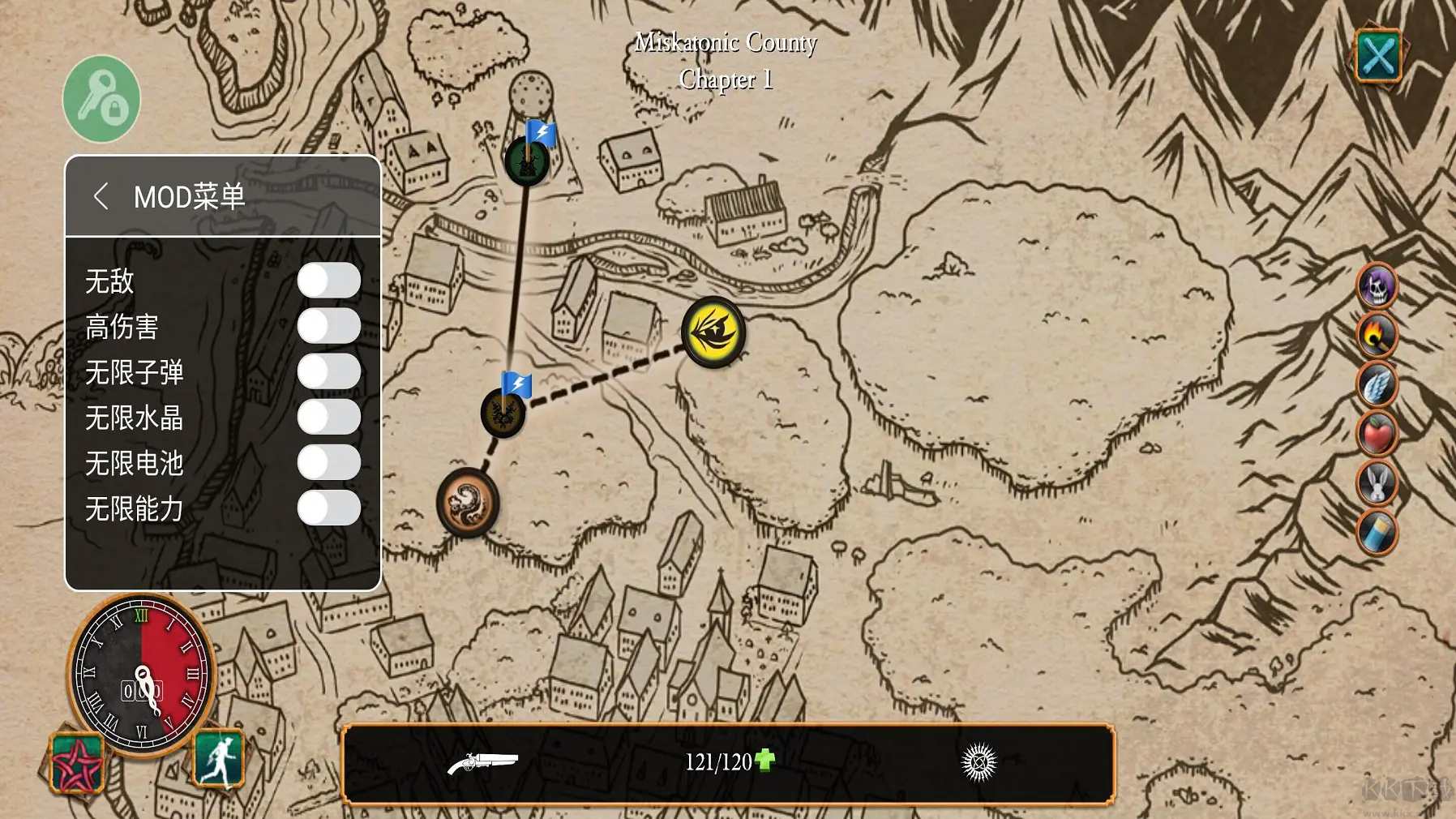Toggle the 无敌 invincibility switch

tap(328, 281)
